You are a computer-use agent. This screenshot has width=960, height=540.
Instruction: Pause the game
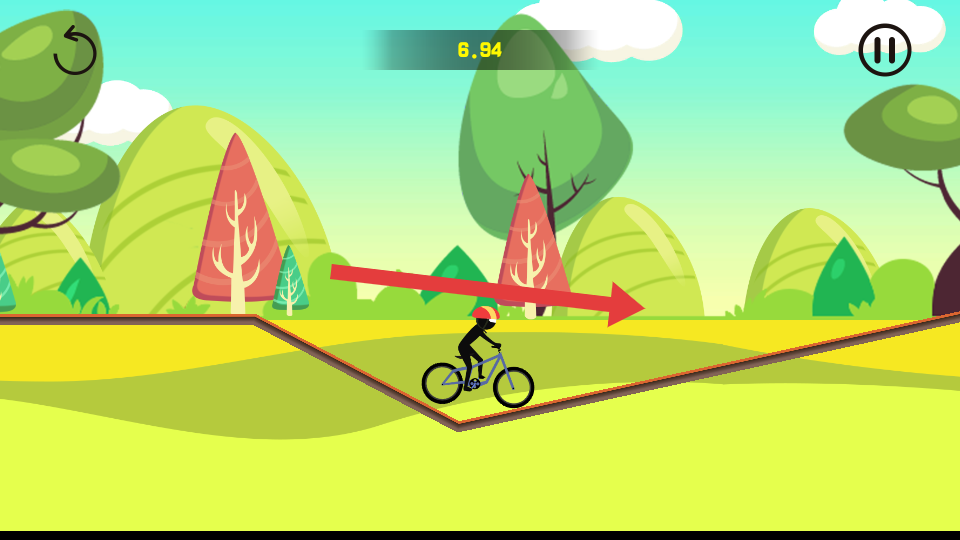click(884, 50)
